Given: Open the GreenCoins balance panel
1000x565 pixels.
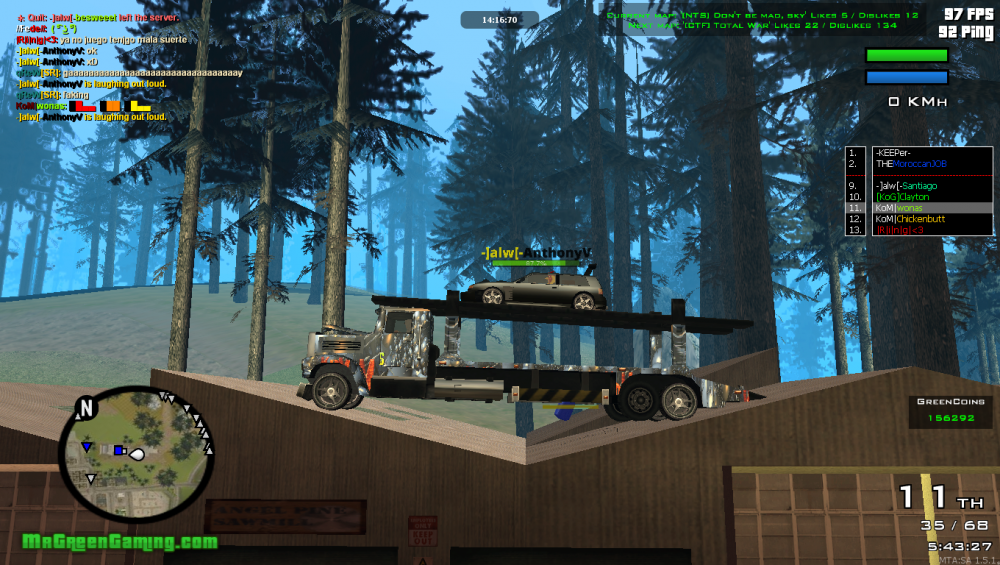Looking at the screenshot, I should point(951,410).
